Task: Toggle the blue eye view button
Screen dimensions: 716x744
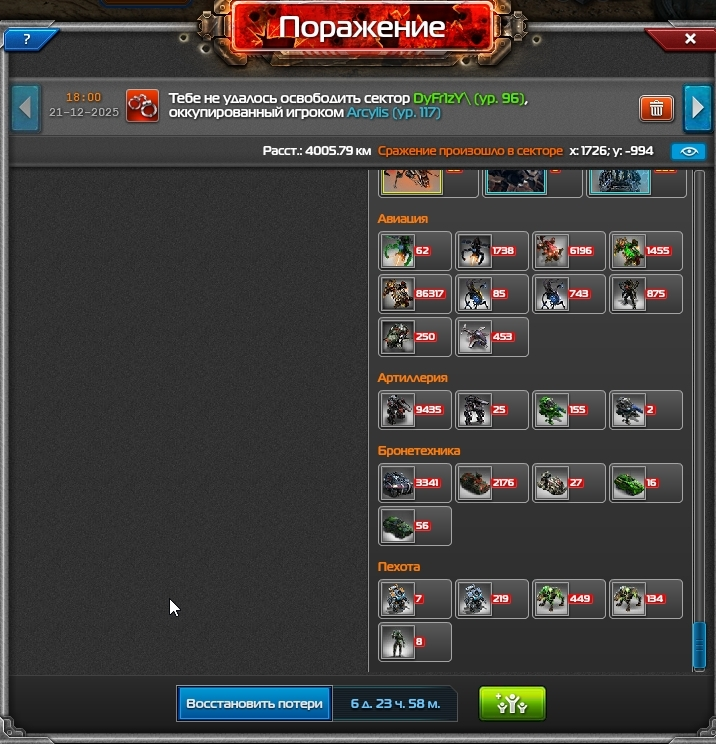Action: point(688,152)
